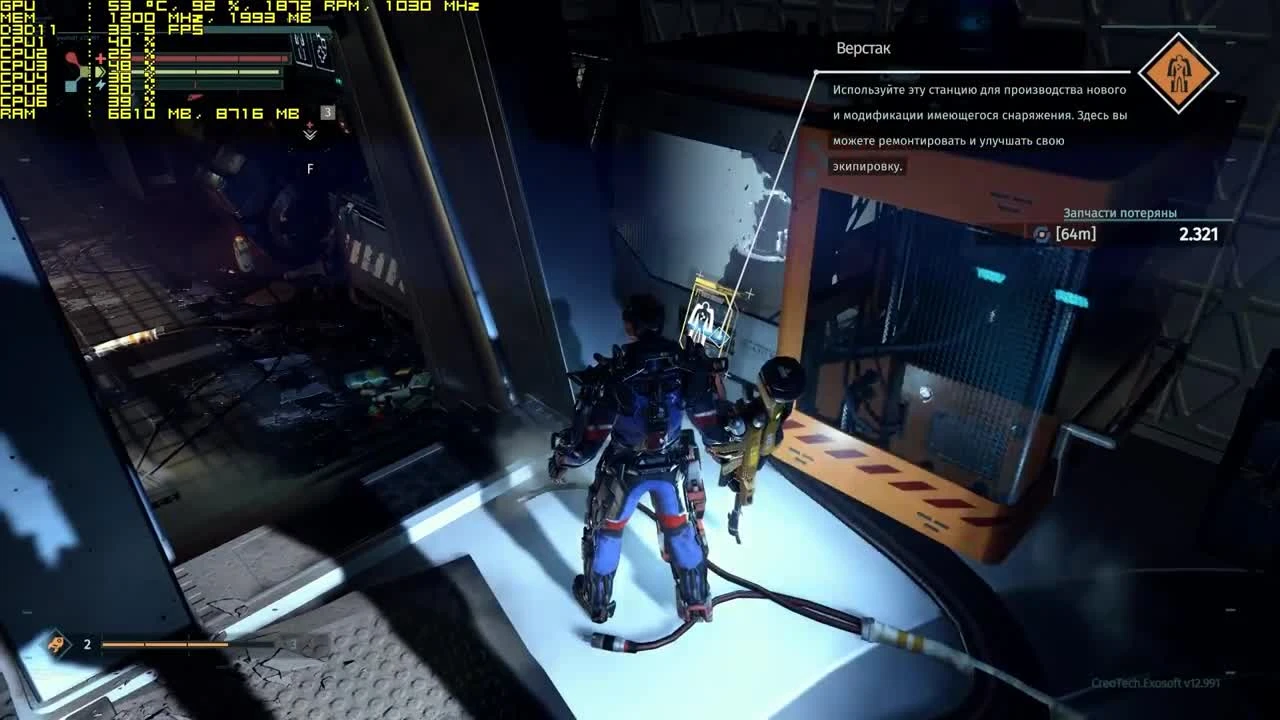Screen dimensions: 1280x720
Task: Click the red plus icon in the monitor widget
Action: tap(98, 58)
